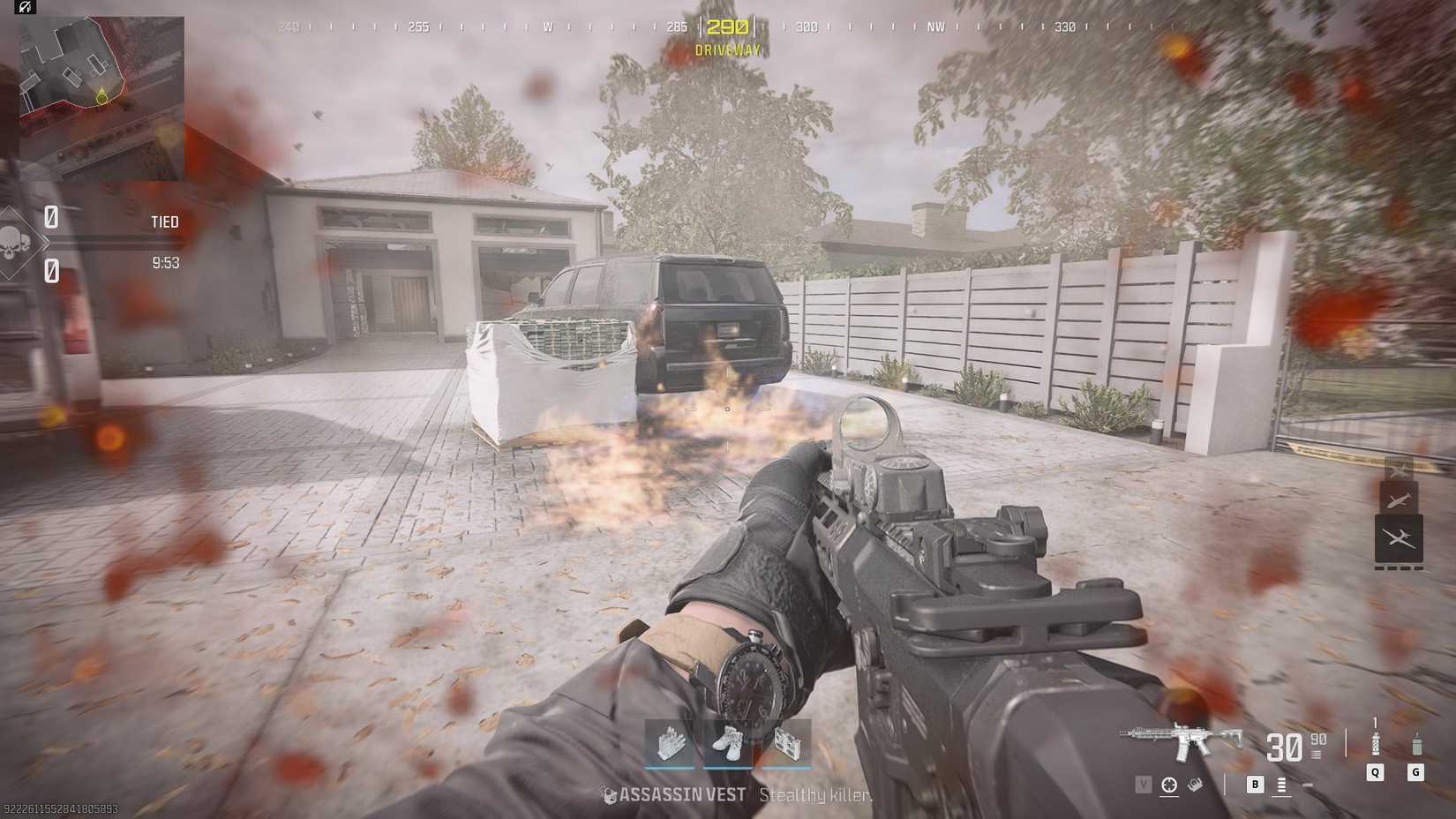The height and width of the screenshot is (819, 1456).
Task: Toggle fire mode with the B indicator
Action: coord(1255,784)
